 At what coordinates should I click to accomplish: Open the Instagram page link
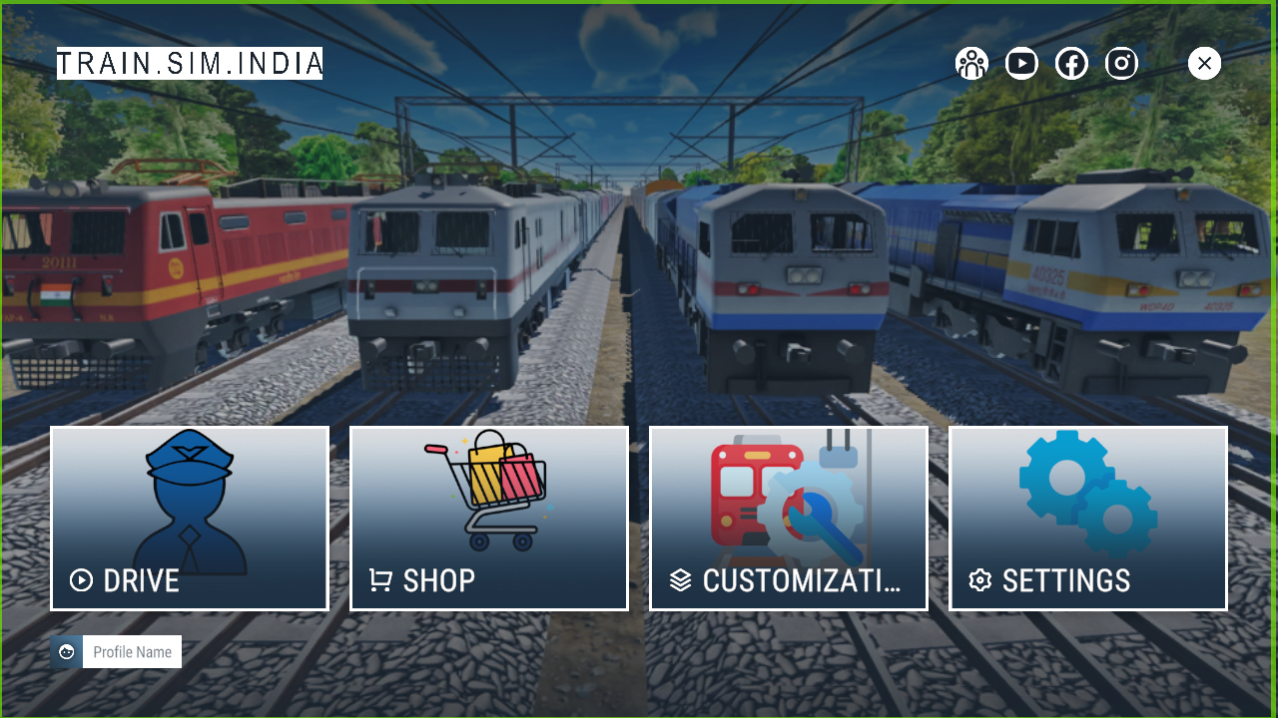pos(1121,64)
